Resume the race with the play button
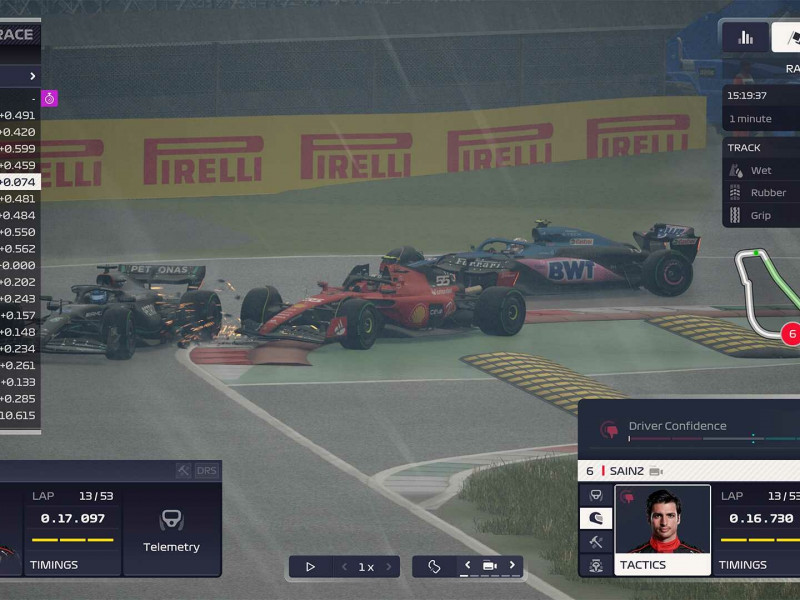 coord(310,567)
